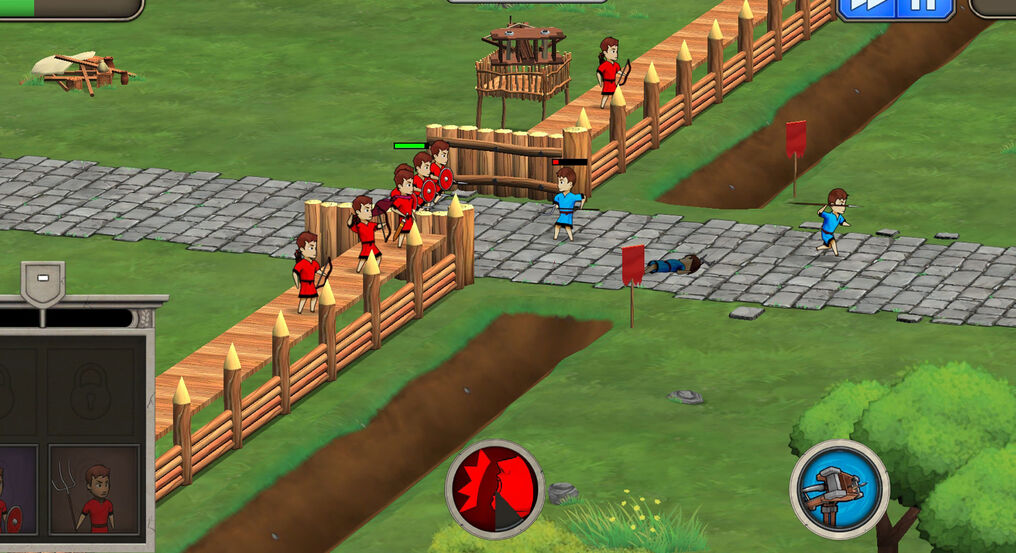Select the ballista turret ability
Image resolution: width=1016 pixels, height=553 pixels.
coord(839,489)
